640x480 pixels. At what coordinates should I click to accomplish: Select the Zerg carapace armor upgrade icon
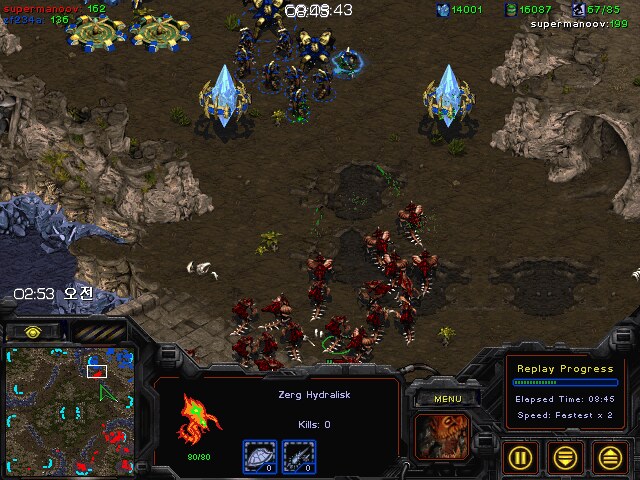click(259, 455)
